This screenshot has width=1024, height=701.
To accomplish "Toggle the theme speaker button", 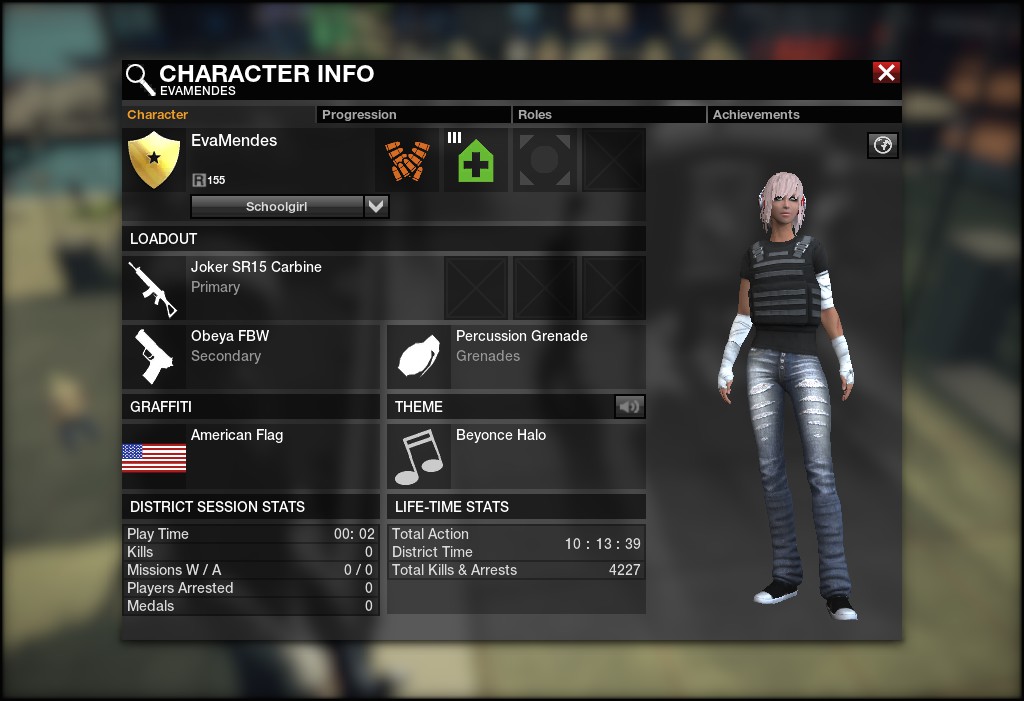I will [629, 406].
